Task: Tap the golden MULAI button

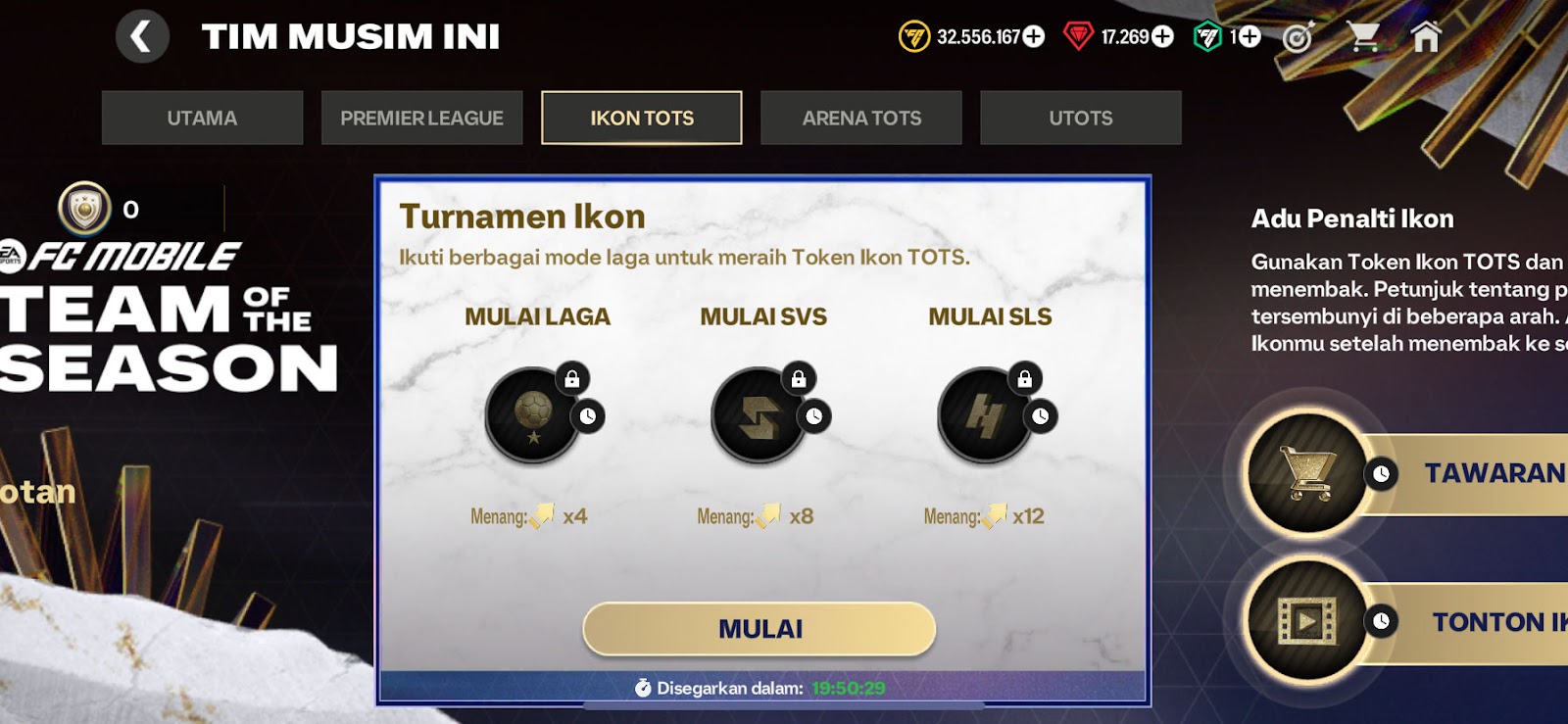Action: (x=759, y=629)
